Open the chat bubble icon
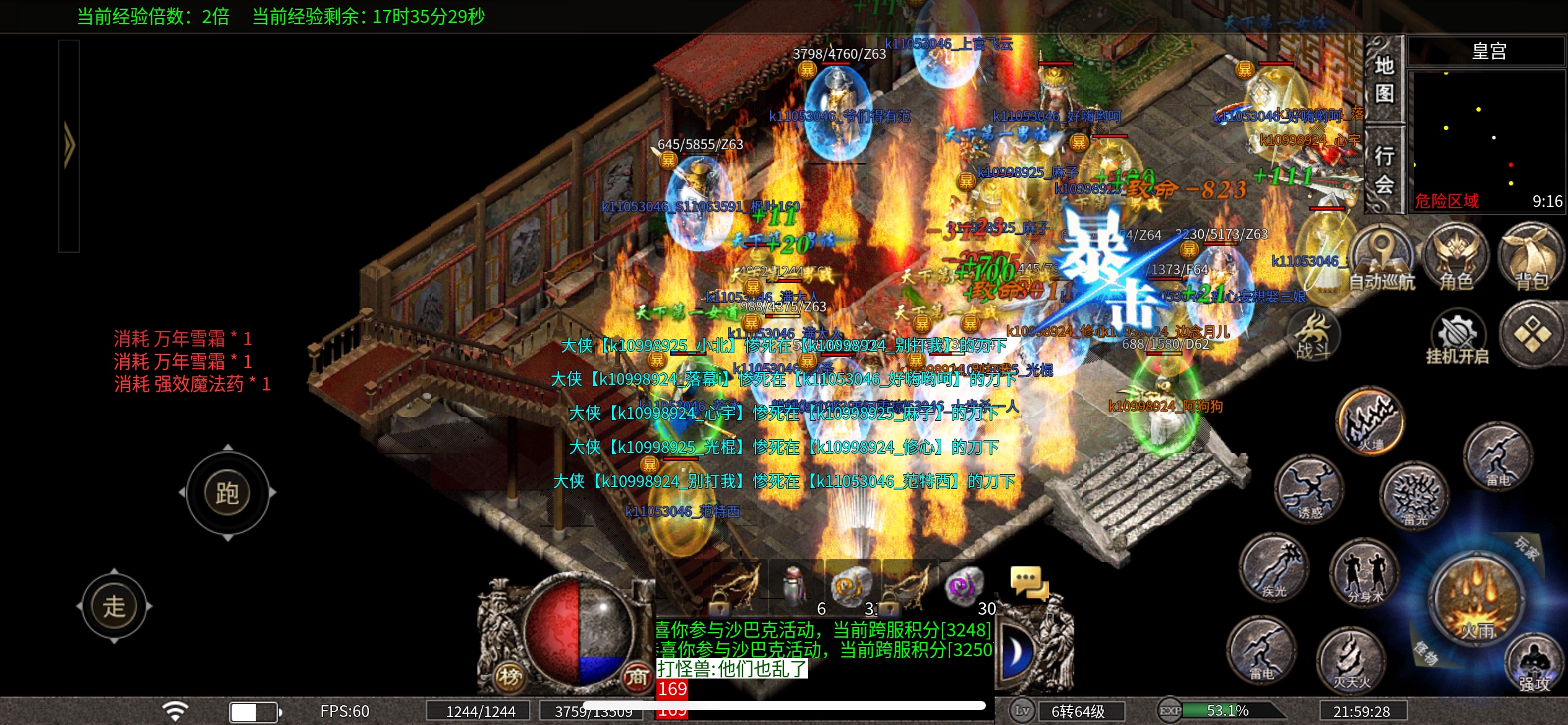The height and width of the screenshot is (725, 1568). pos(1029,584)
